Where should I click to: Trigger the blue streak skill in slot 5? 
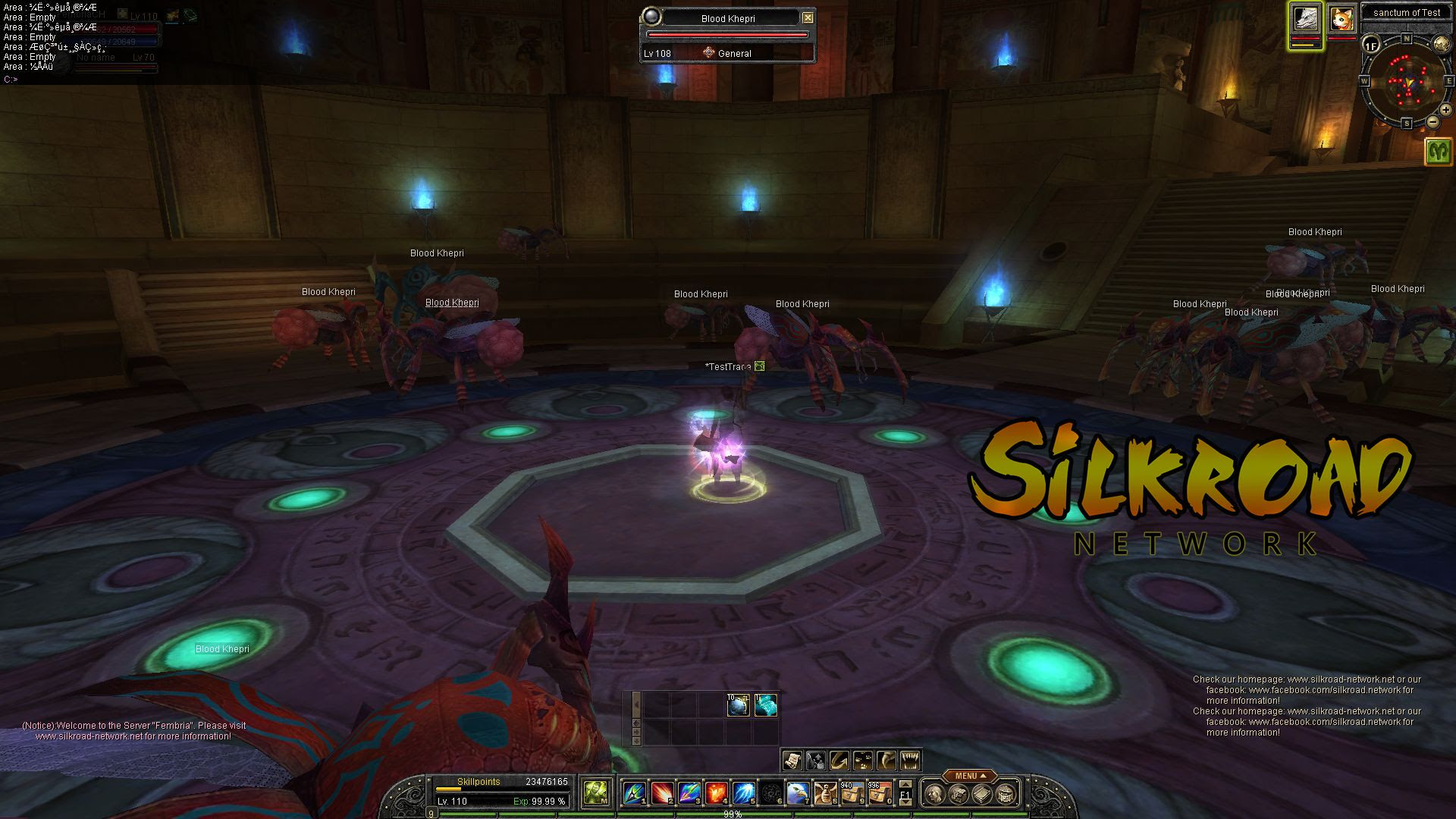pyautogui.click(x=743, y=793)
